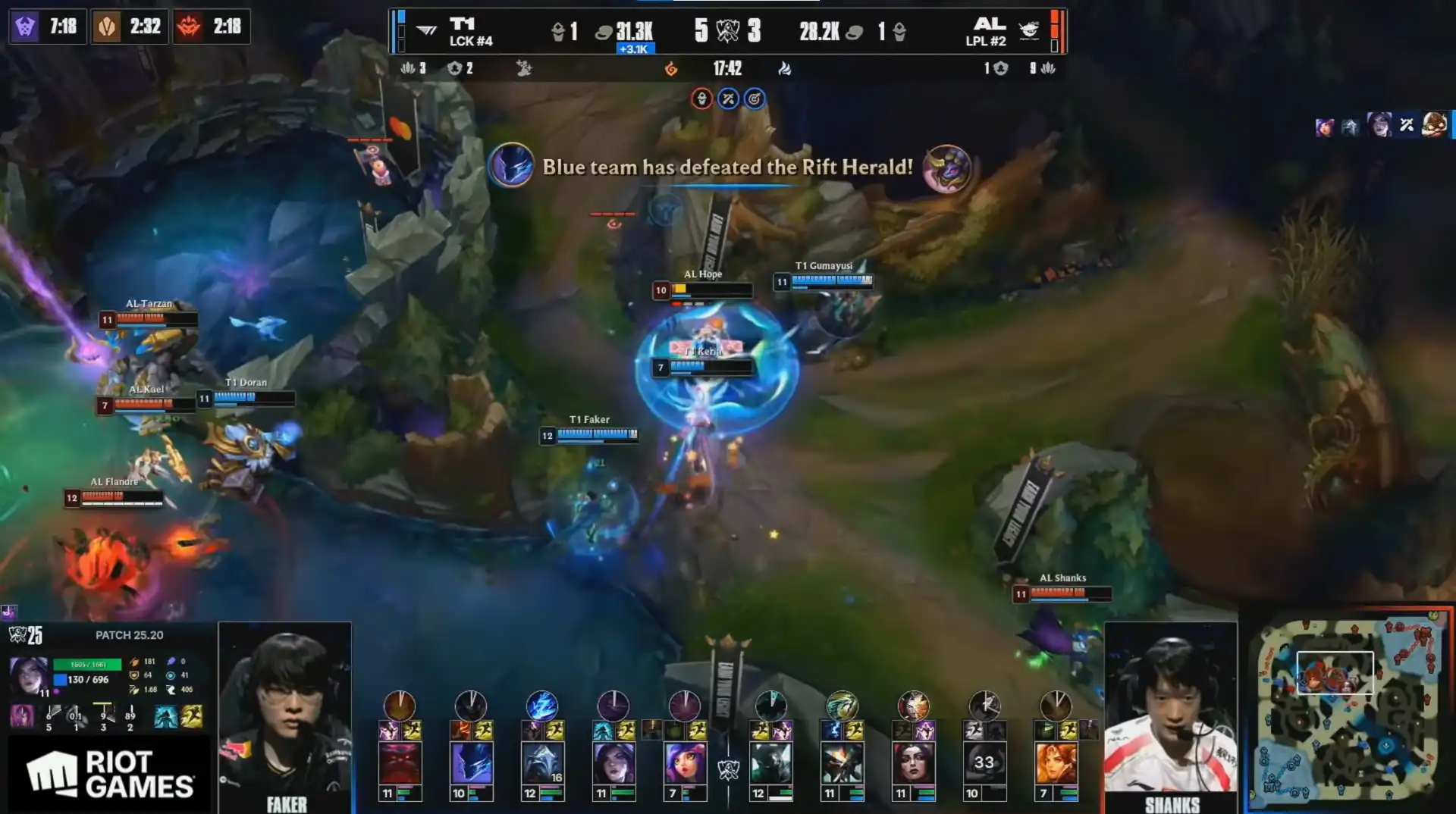Select the red Ornn champion portrait

pyautogui.click(x=400, y=762)
